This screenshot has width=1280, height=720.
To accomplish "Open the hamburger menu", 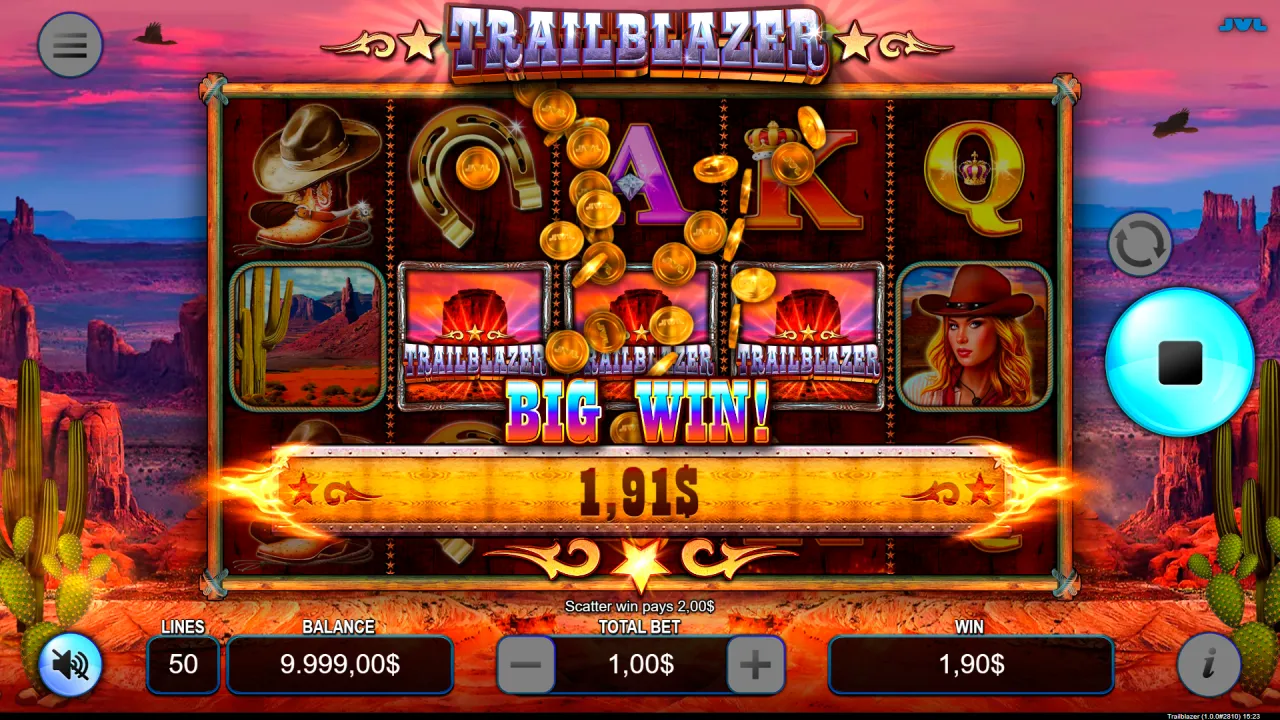I will tap(69, 45).
